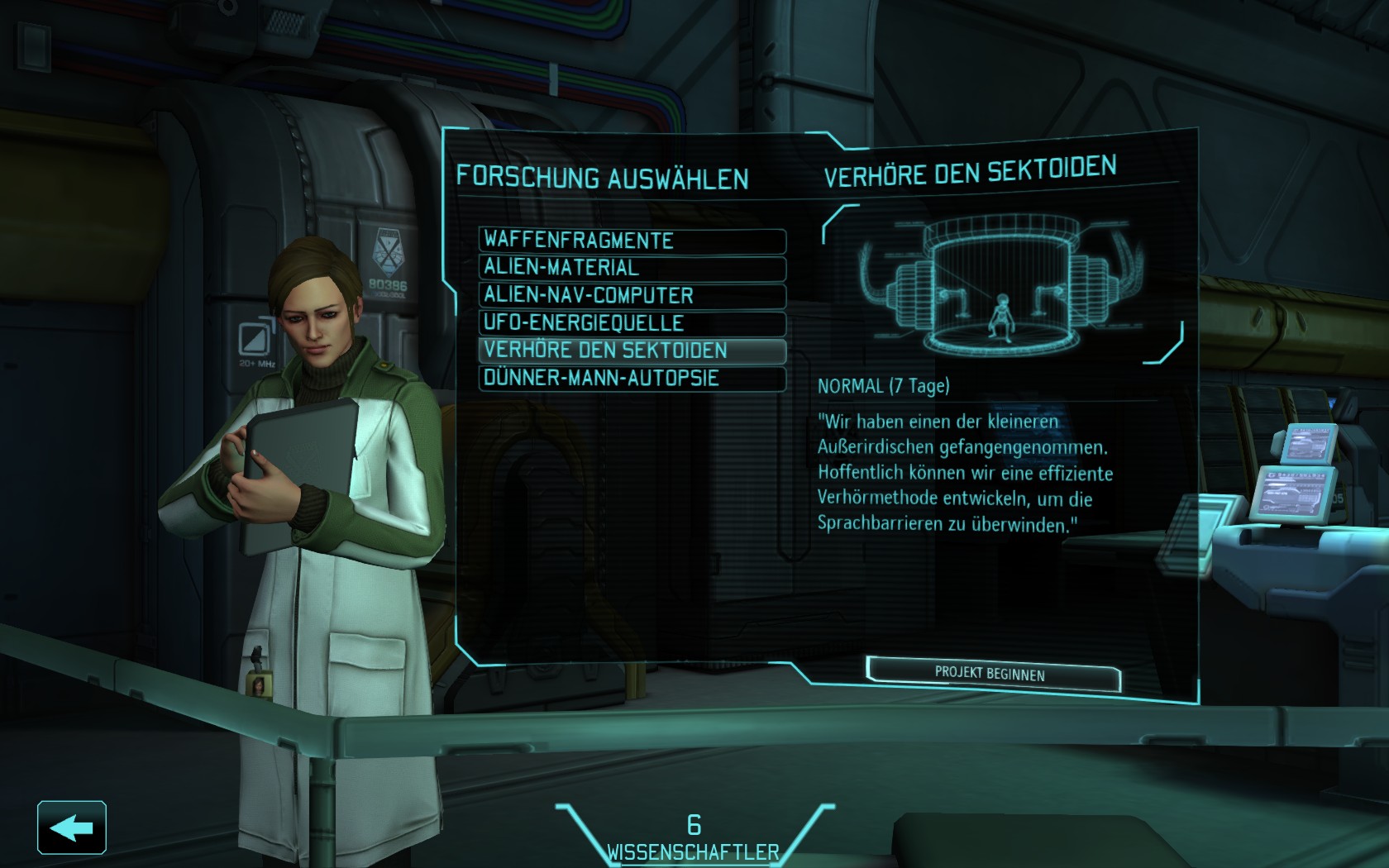Image resolution: width=1389 pixels, height=868 pixels.
Task: Choose Alien-Material from the research list
Action: click(632, 268)
